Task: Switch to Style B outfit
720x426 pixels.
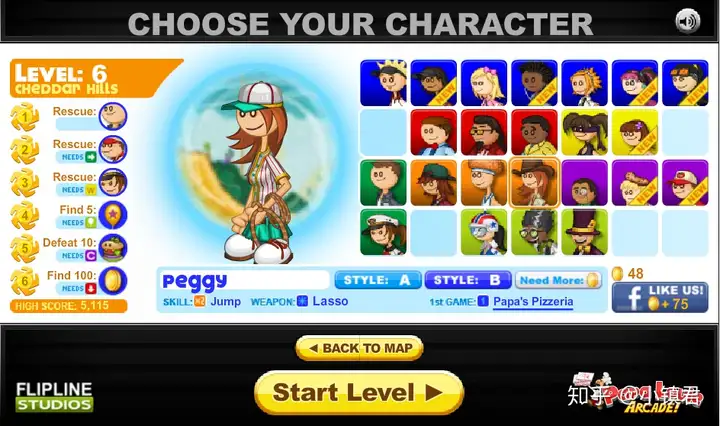Action: coord(468,280)
